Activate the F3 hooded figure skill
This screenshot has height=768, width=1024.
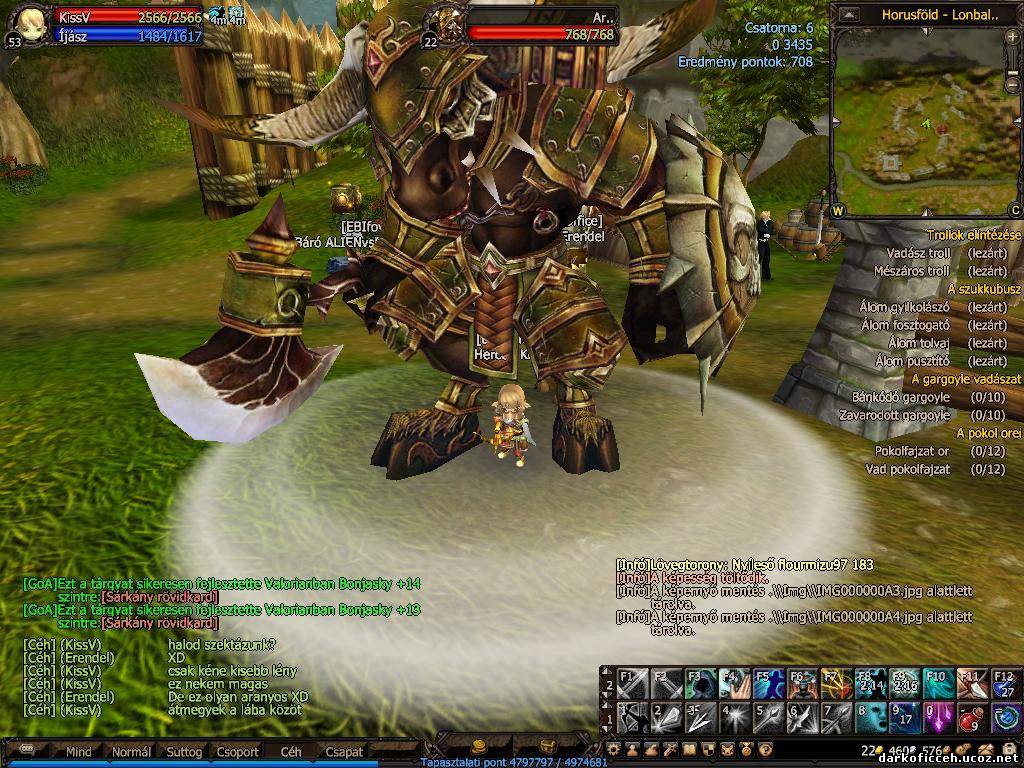tap(699, 683)
